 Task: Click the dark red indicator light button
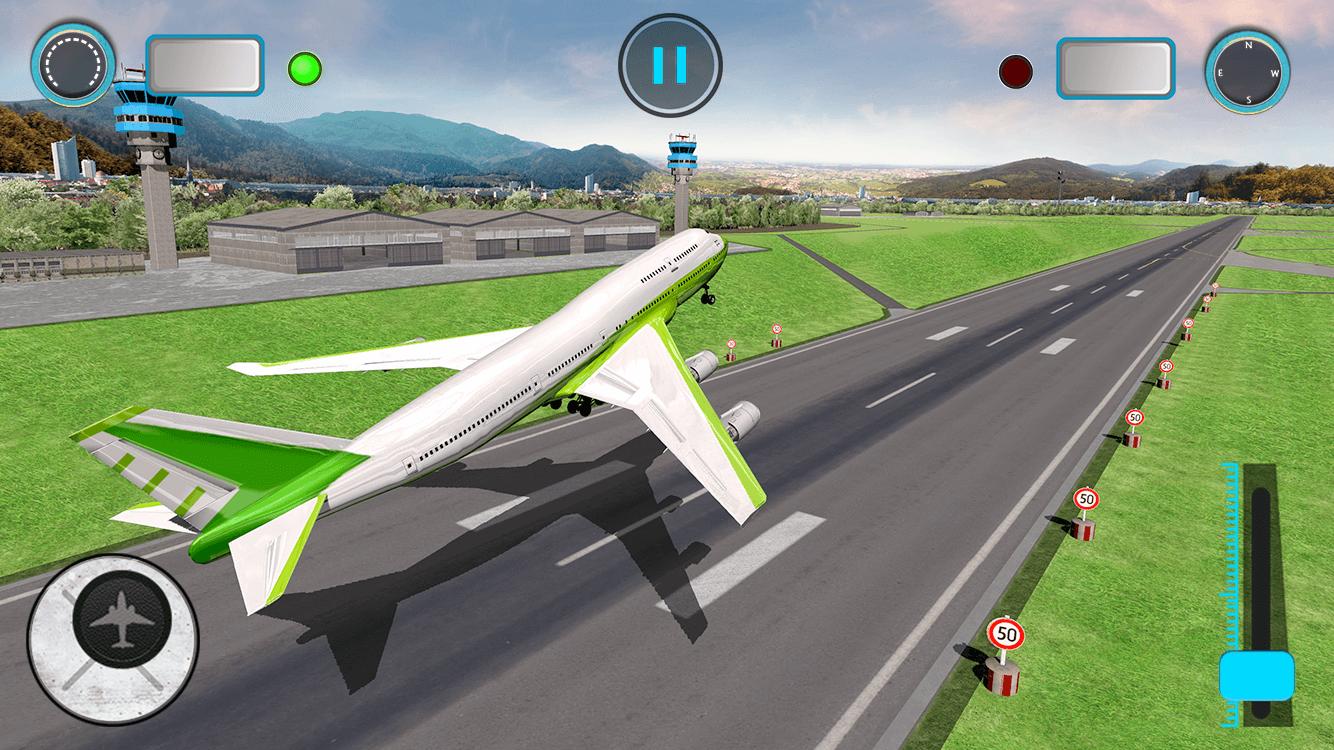pos(1015,72)
